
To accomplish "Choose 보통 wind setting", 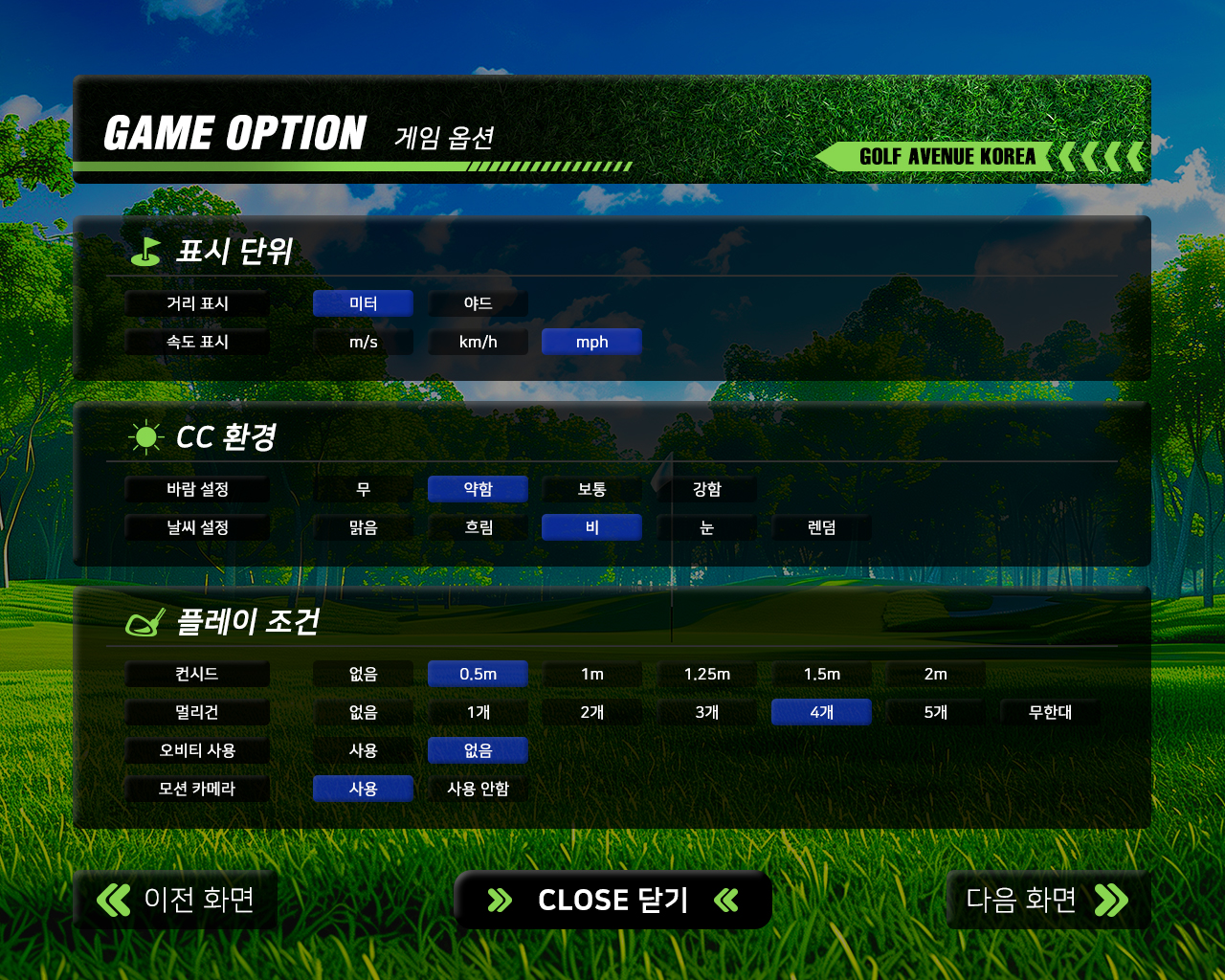I will [x=591, y=489].
